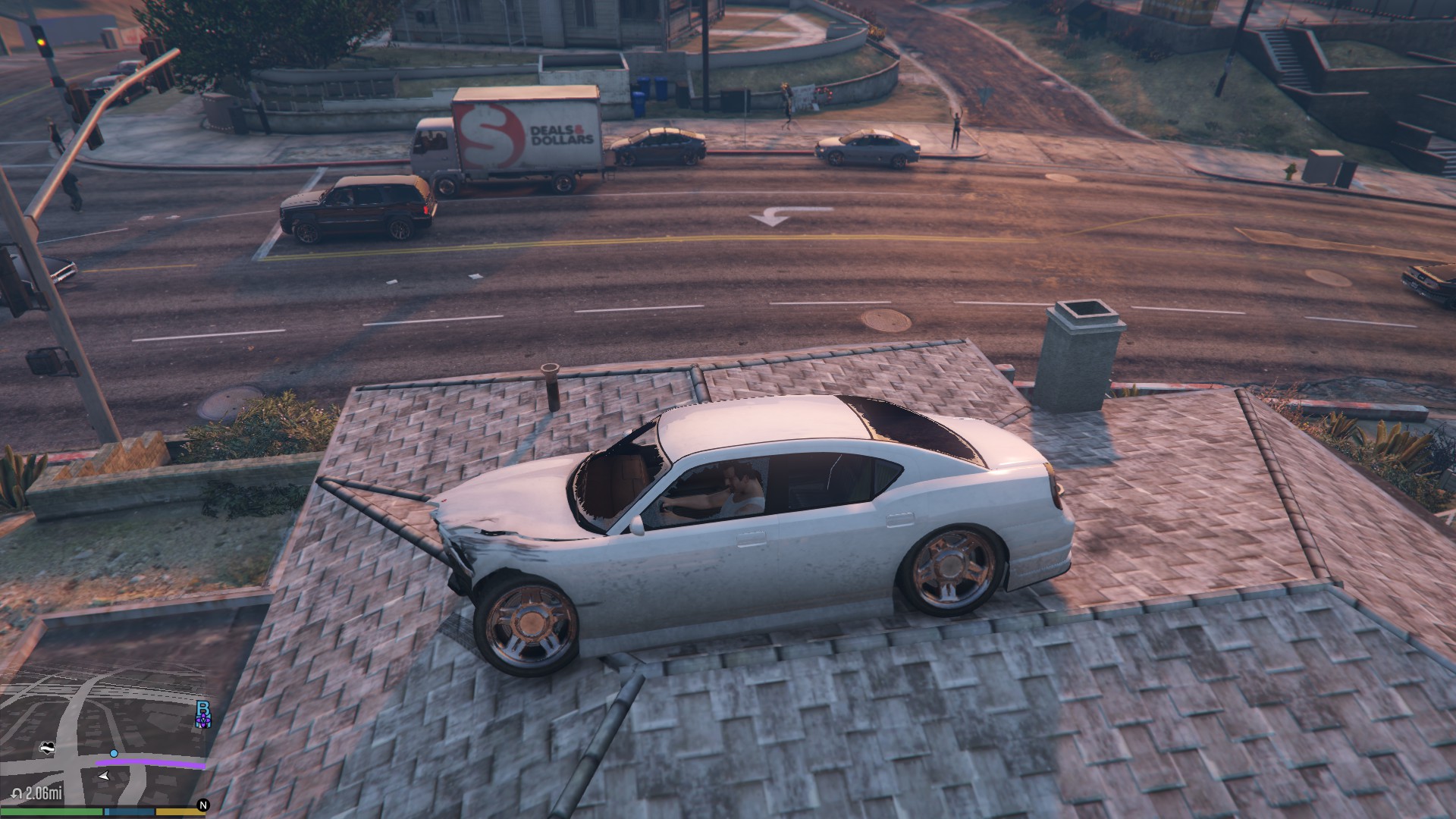Click the blue dot marker on the minimap
The image size is (1456, 819).
(x=114, y=753)
